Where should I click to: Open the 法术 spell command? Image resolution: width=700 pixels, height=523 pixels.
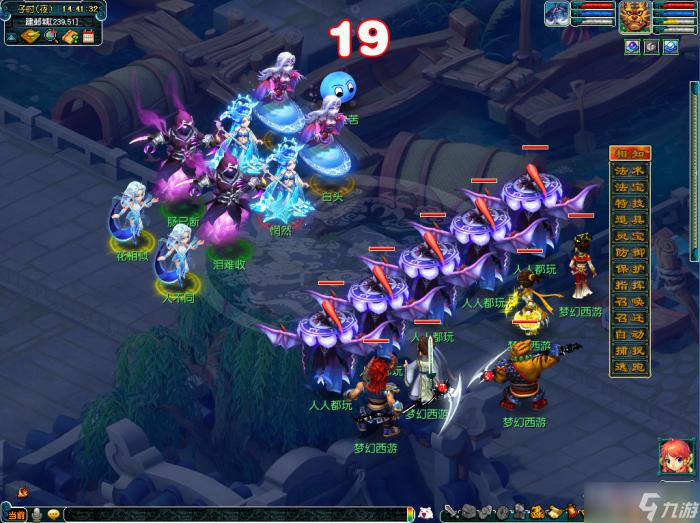click(628, 170)
